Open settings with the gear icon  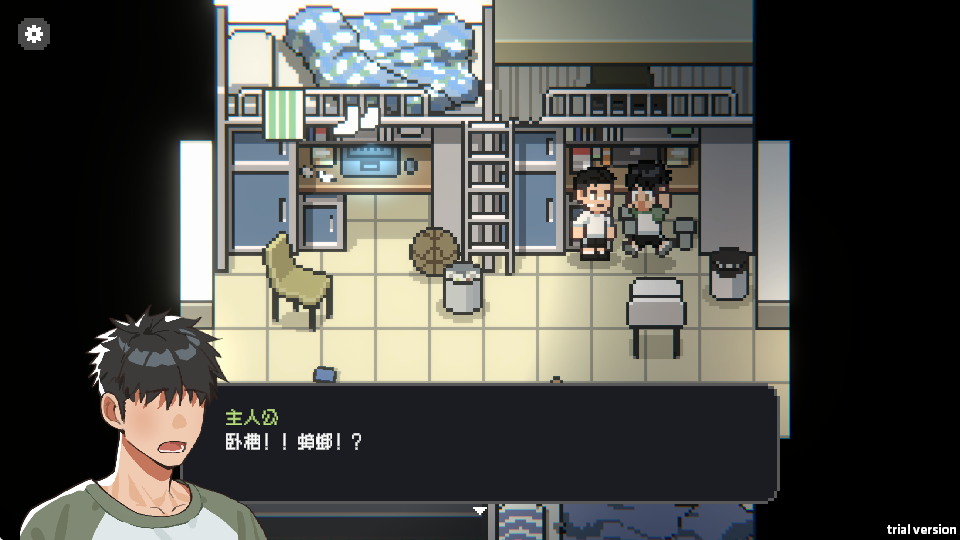pos(34,34)
